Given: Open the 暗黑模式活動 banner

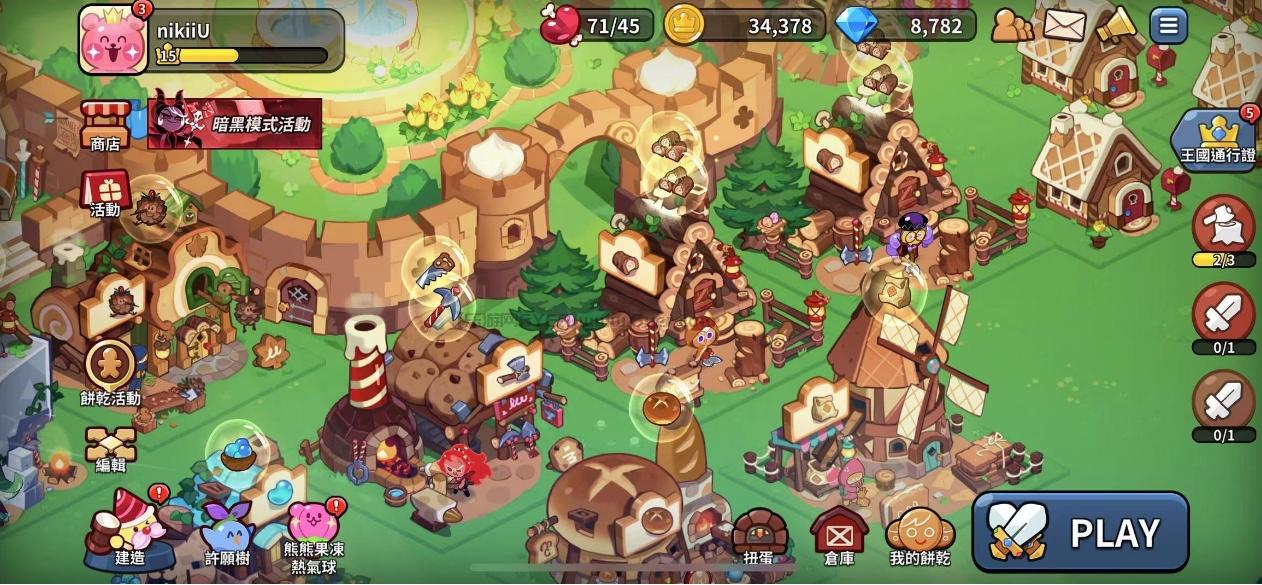Looking at the screenshot, I should pos(236,124).
